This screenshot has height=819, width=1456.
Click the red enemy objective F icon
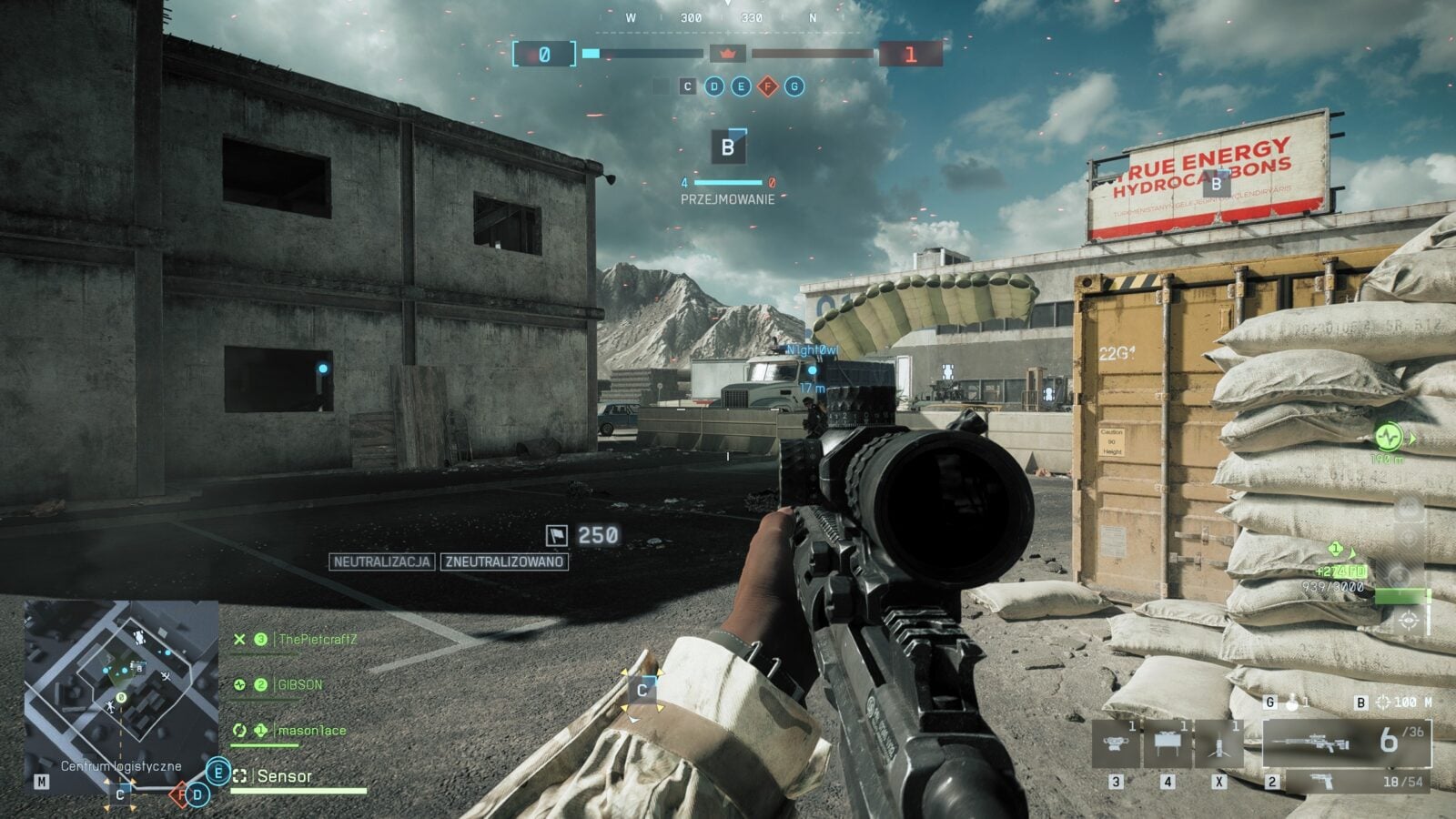pyautogui.click(x=768, y=86)
